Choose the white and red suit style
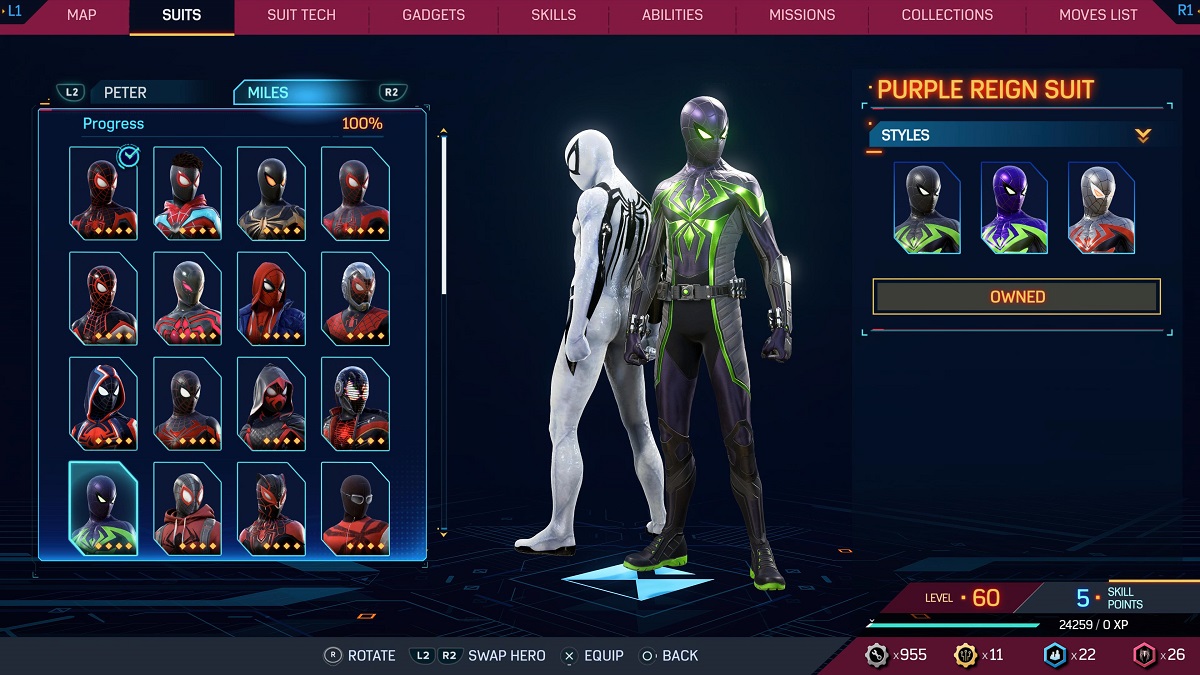Viewport: 1200px width, 675px height. tap(1101, 208)
